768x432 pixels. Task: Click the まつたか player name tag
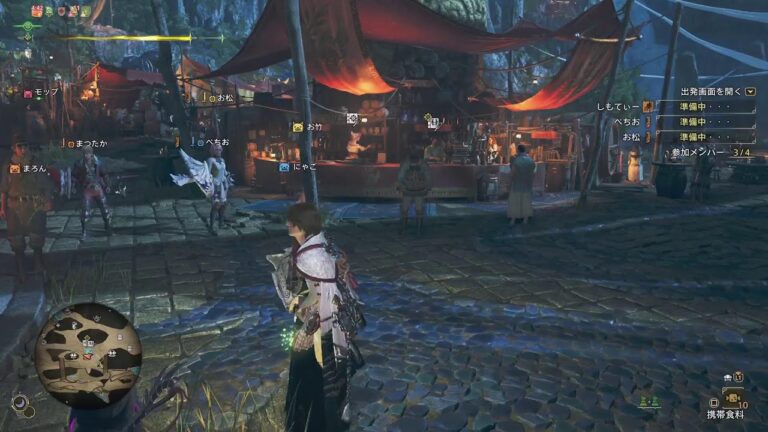pyautogui.click(x=86, y=143)
